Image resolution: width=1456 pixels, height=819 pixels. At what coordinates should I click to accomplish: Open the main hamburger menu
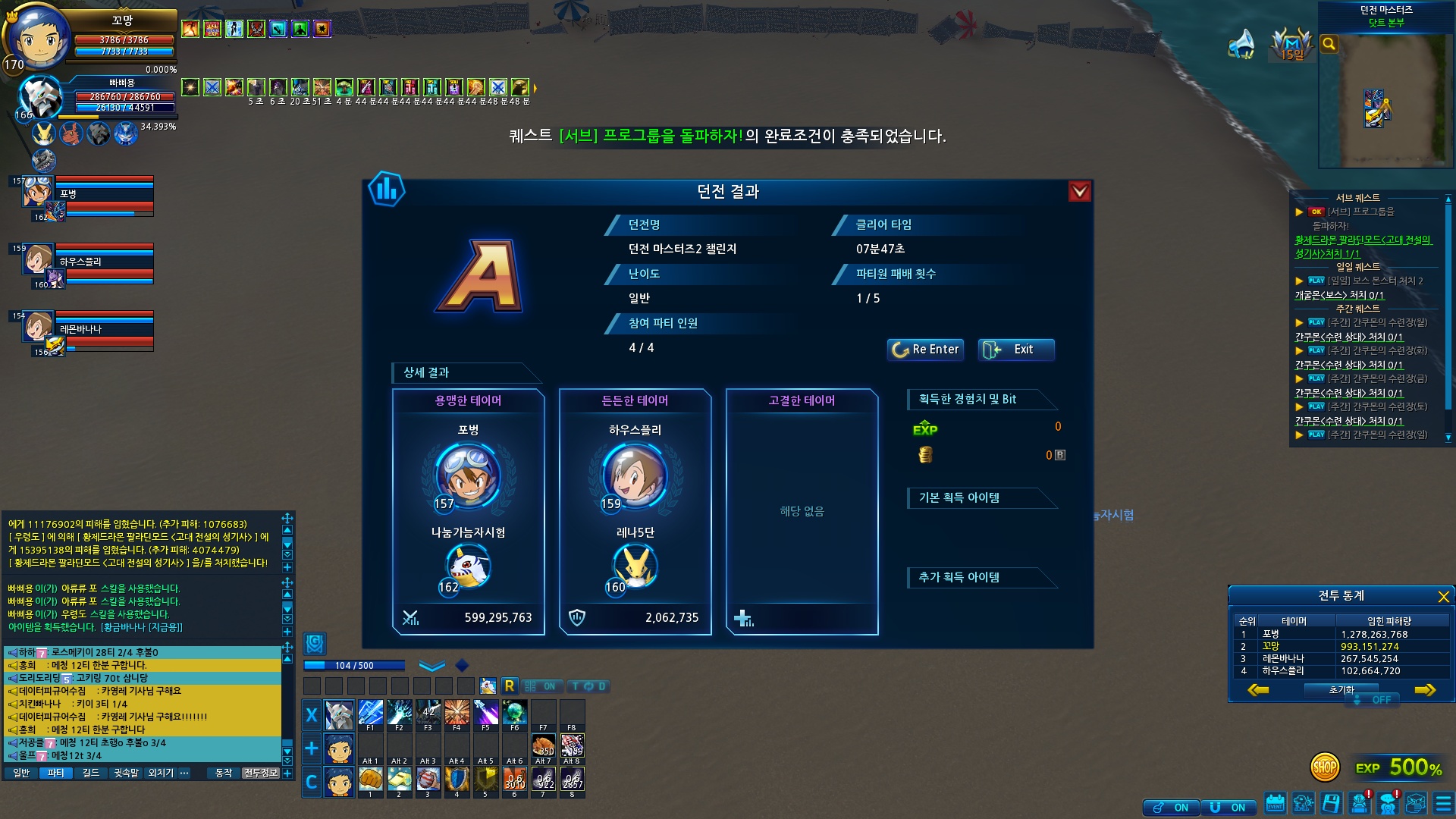tap(1443, 804)
